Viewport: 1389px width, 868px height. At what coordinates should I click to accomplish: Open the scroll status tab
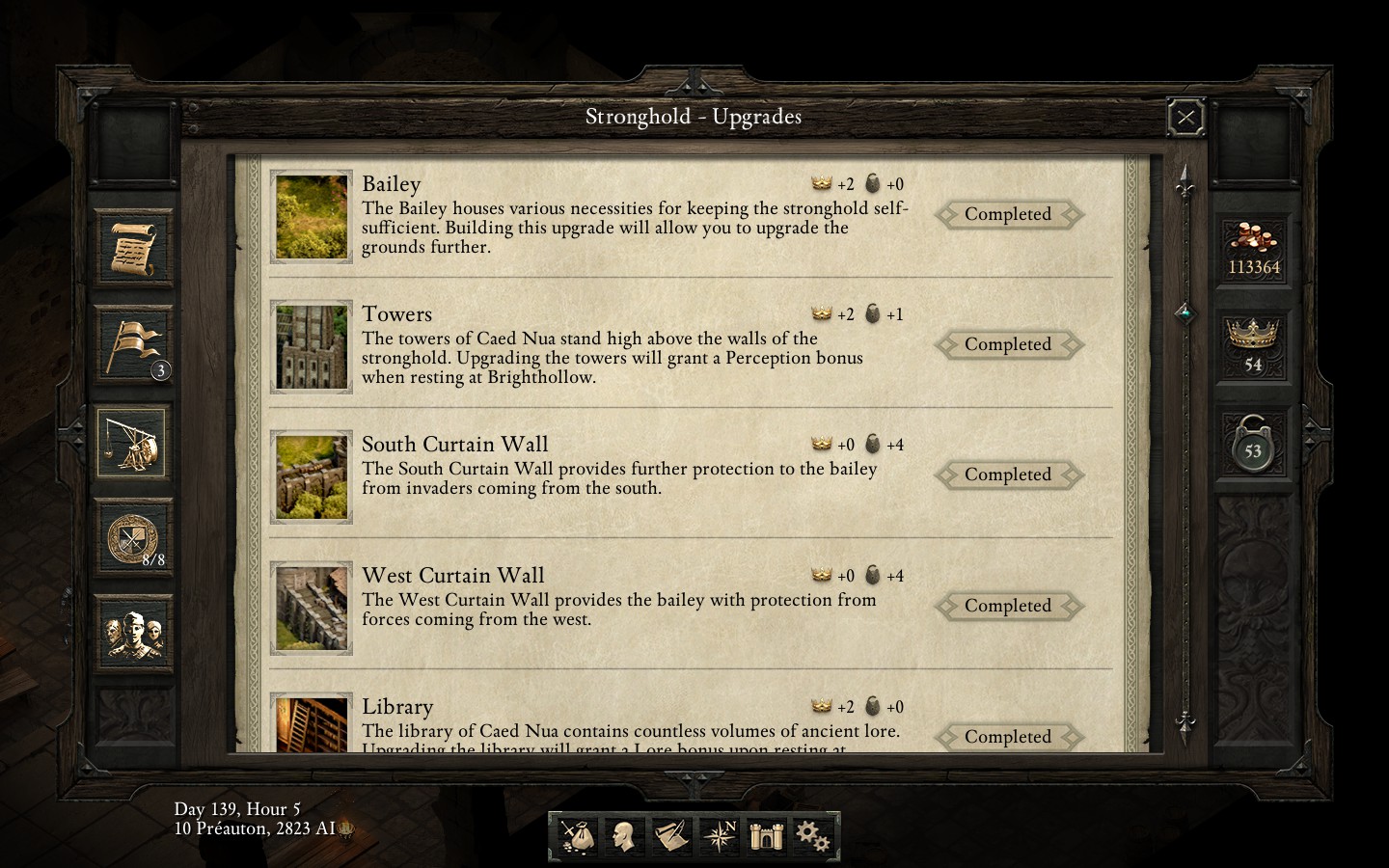[x=134, y=249]
